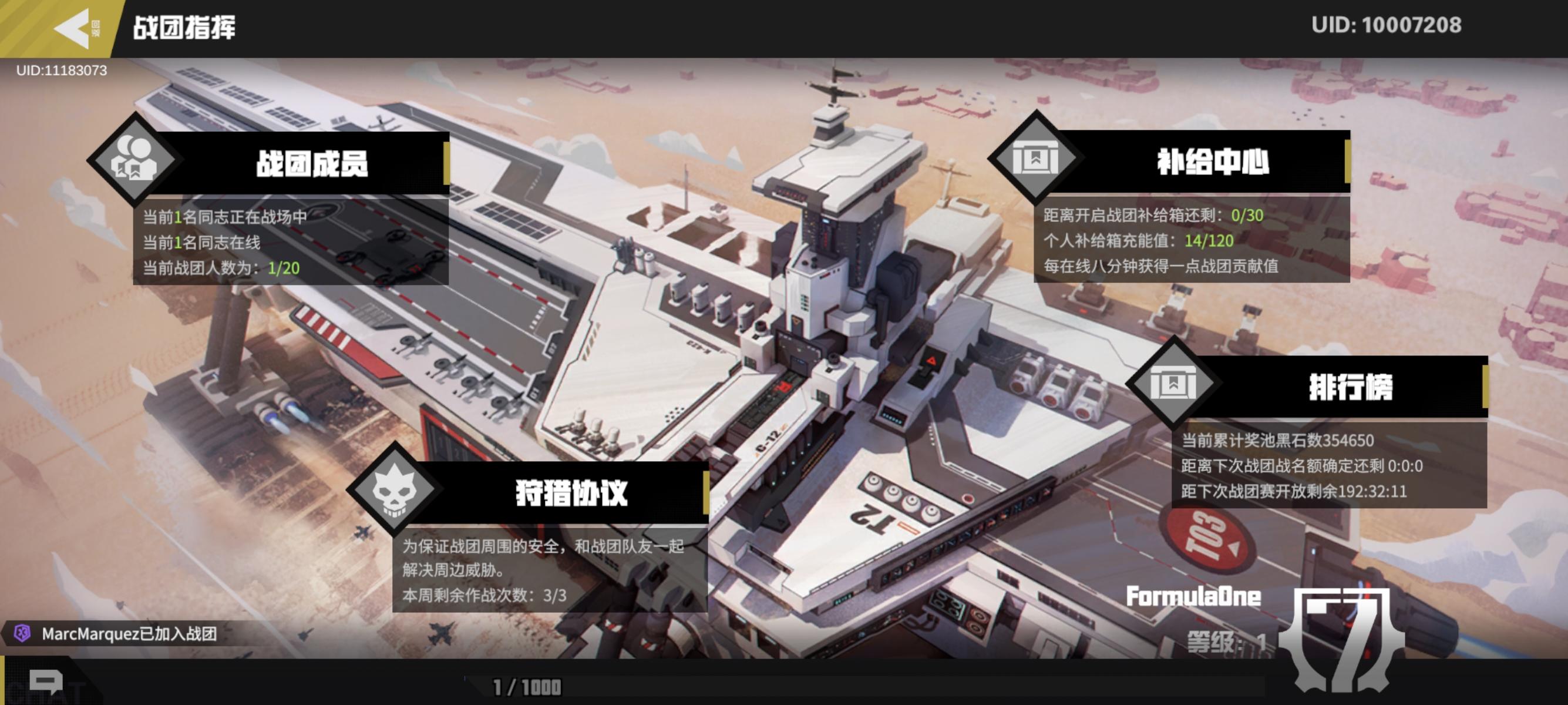The width and height of the screenshot is (1568, 705).
Task: Tap the 回营 back arrow
Action: click(x=73, y=29)
